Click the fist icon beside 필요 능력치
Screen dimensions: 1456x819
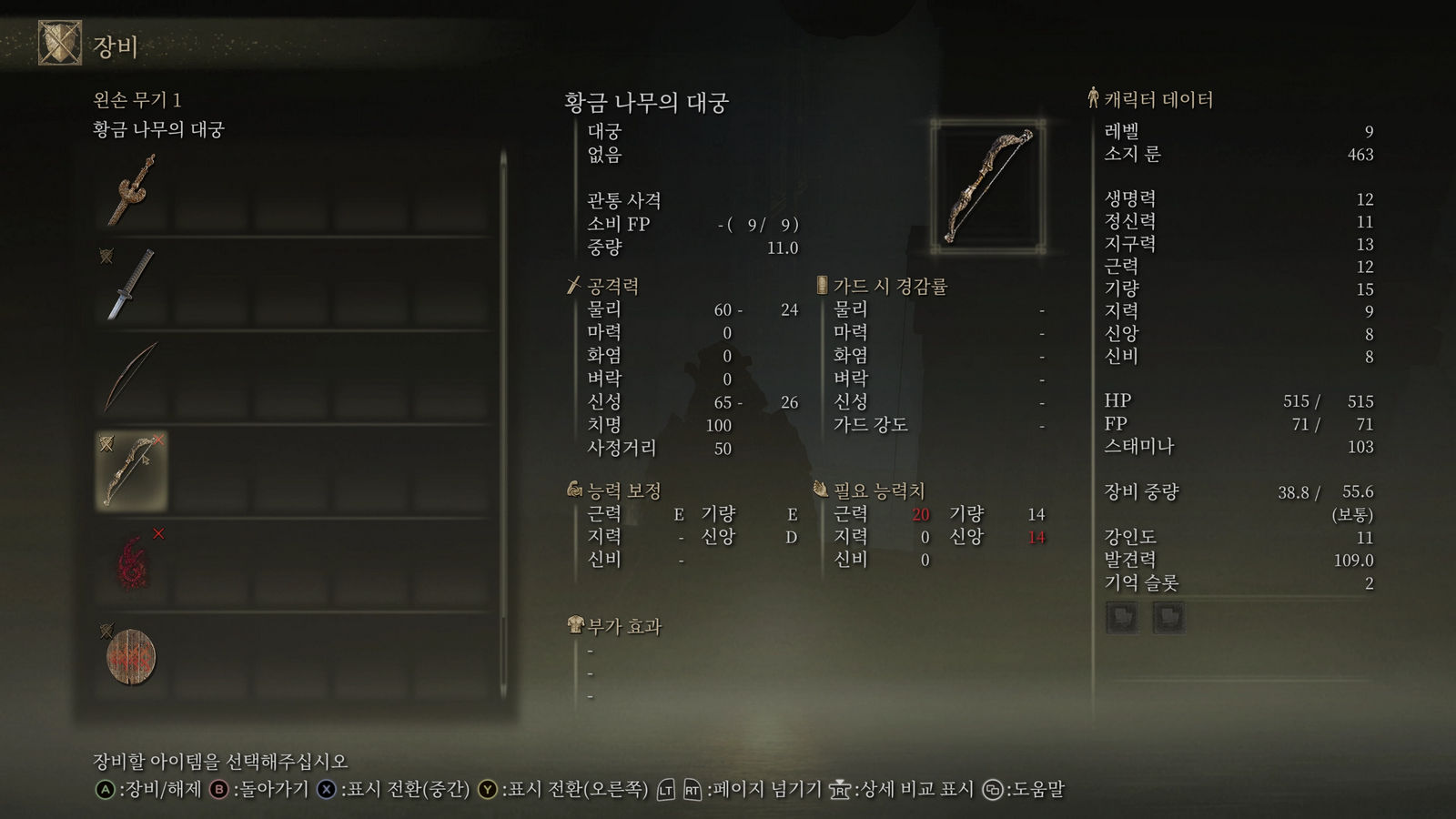click(x=820, y=489)
